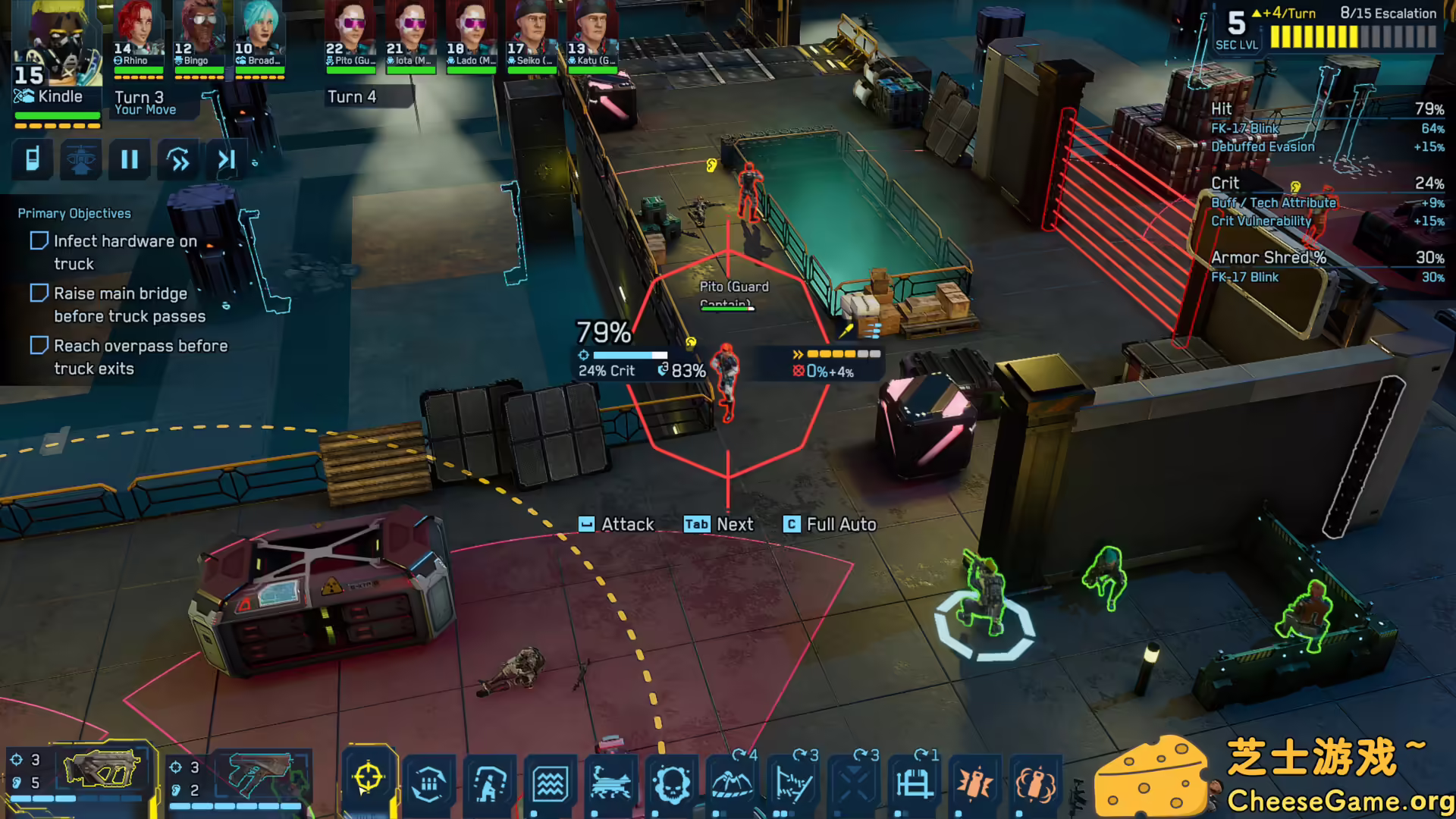This screenshot has height=819, width=1456.
Task: Open the comms phone icon near Kindle
Action: coord(33,160)
